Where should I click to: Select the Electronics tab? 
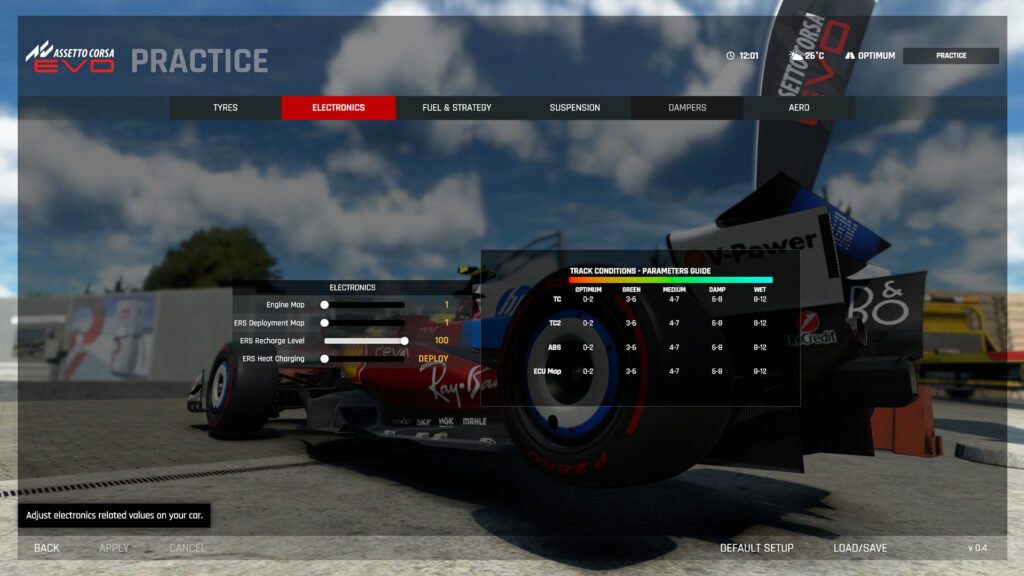(x=338, y=108)
